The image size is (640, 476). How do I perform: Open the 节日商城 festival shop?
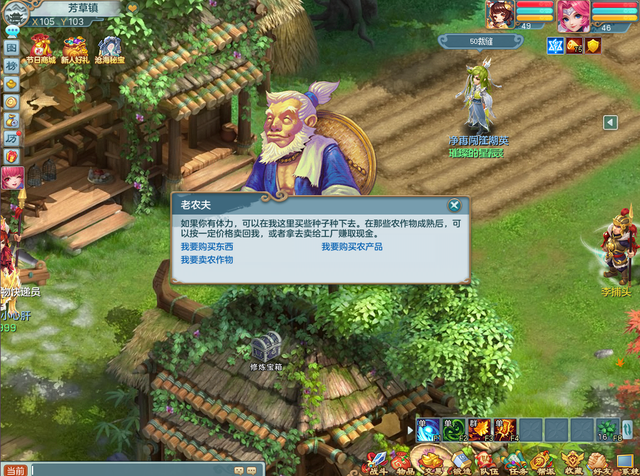click(x=41, y=46)
